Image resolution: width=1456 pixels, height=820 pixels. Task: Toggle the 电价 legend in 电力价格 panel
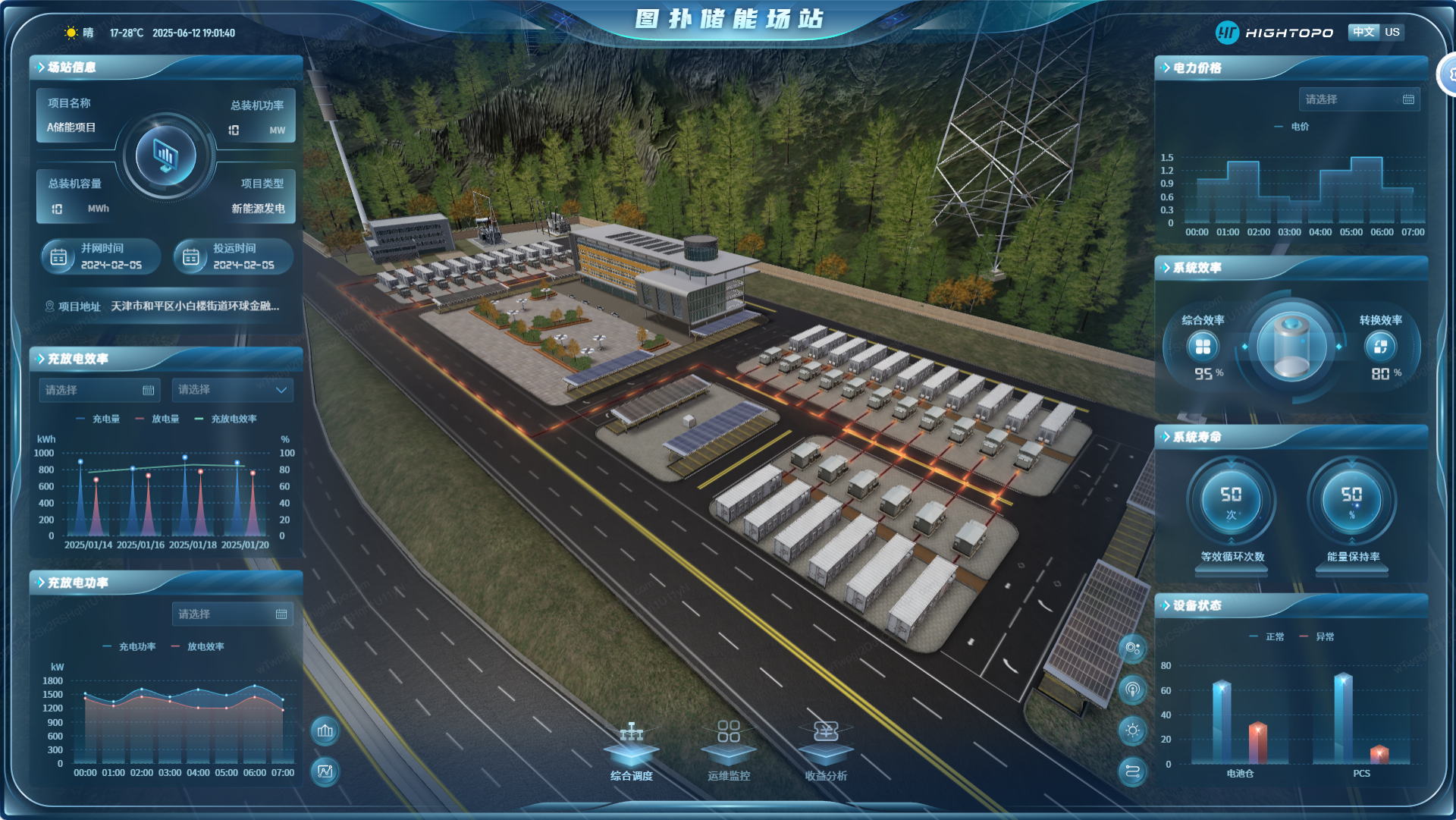(1291, 127)
